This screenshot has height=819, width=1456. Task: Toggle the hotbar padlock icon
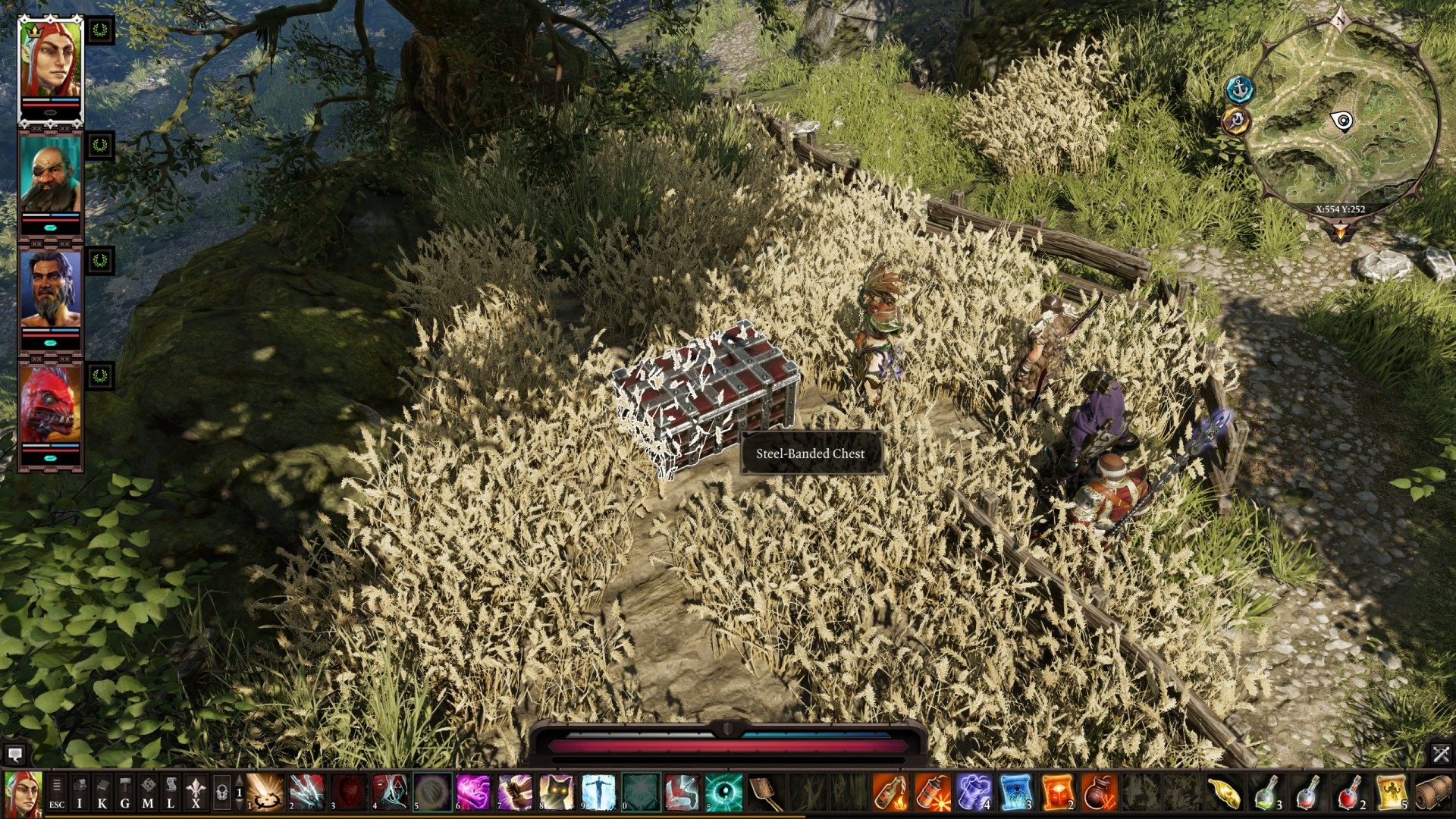click(x=221, y=792)
